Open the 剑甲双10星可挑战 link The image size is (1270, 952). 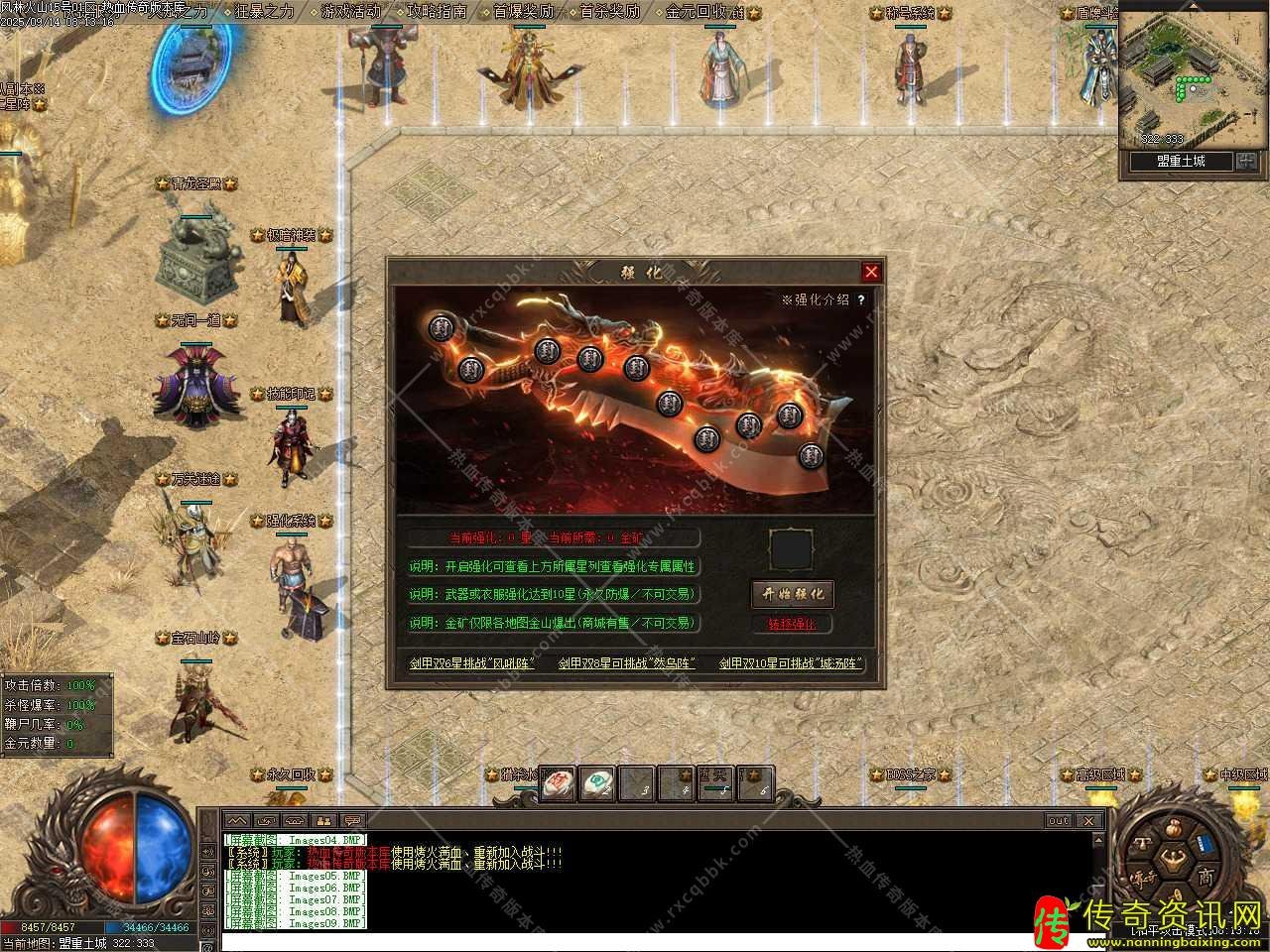(791, 663)
